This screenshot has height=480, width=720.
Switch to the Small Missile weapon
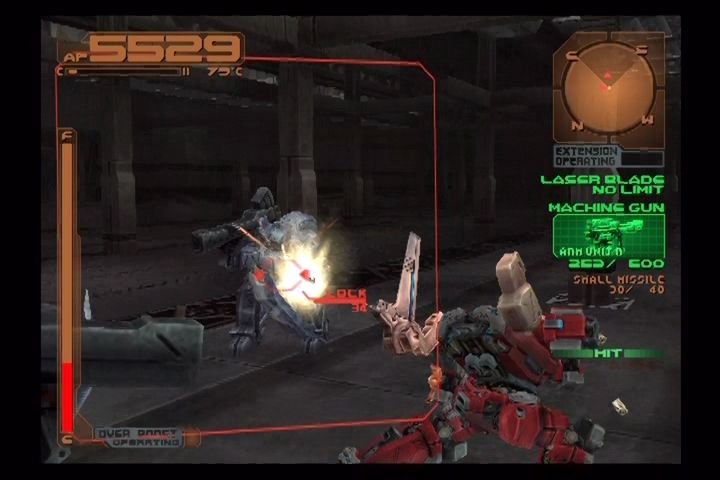click(620, 284)
